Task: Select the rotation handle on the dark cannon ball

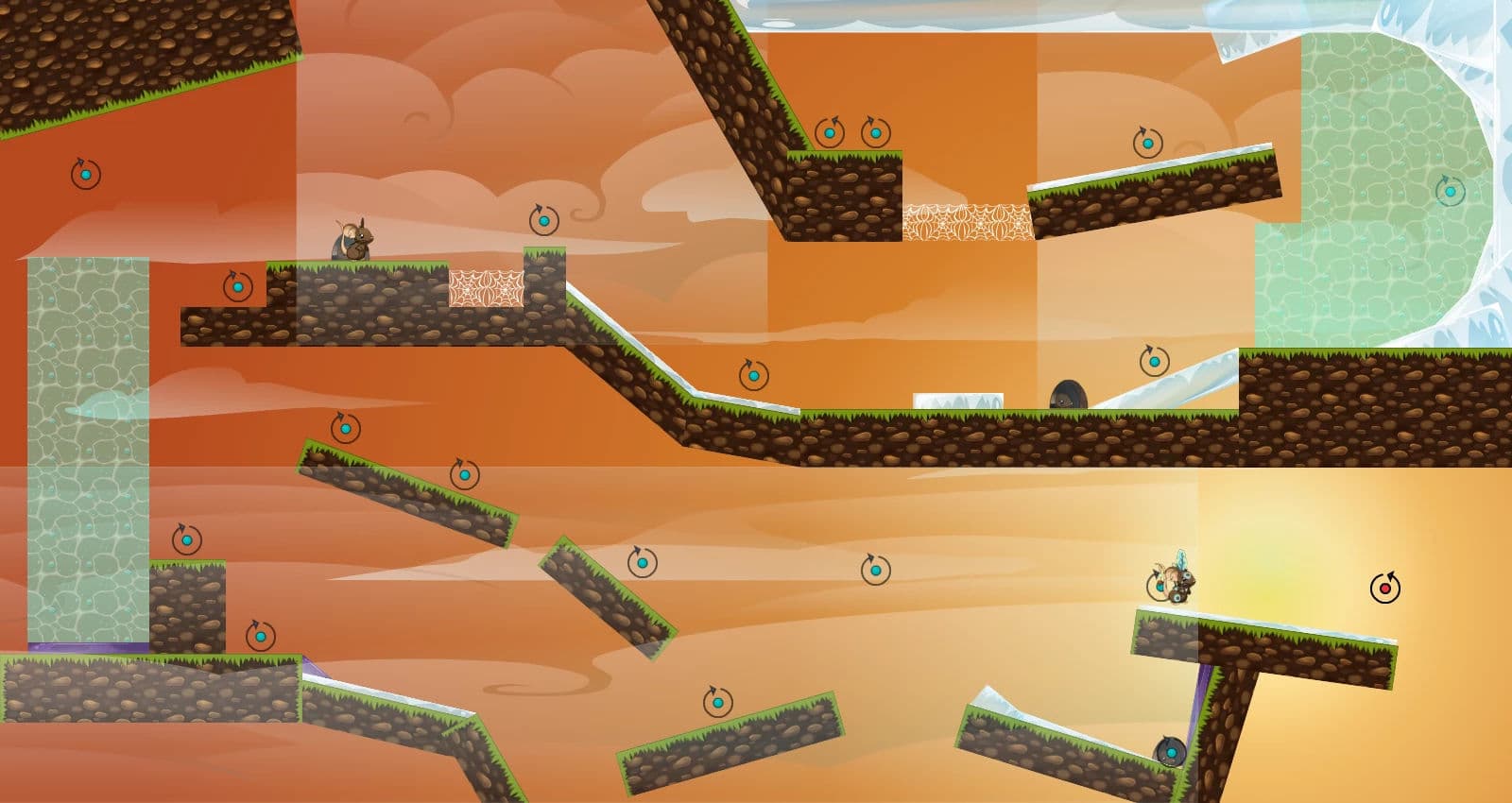Action: tap(1171, 753)
